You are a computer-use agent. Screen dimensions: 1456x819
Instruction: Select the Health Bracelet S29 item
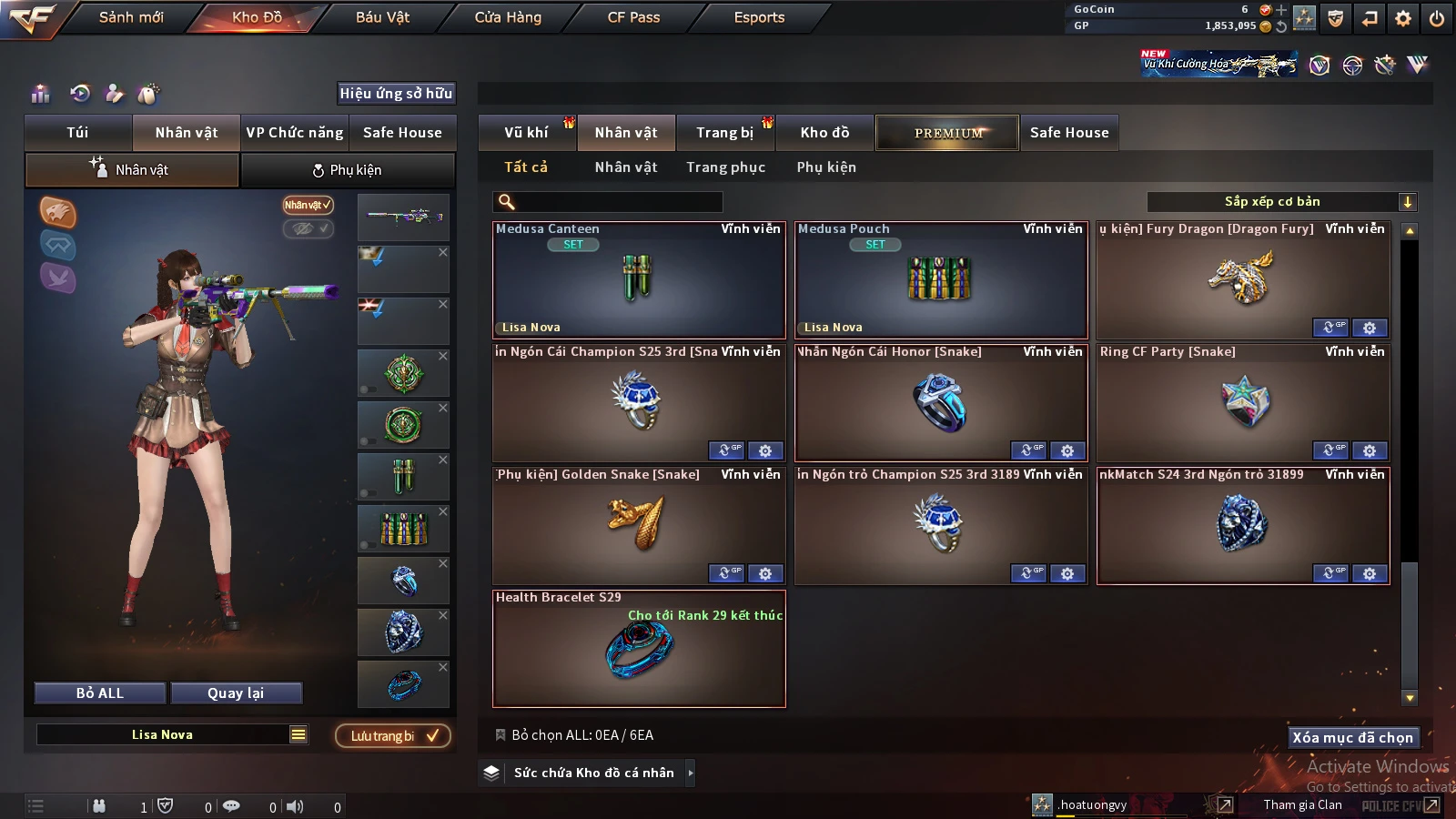click(639, 649)
